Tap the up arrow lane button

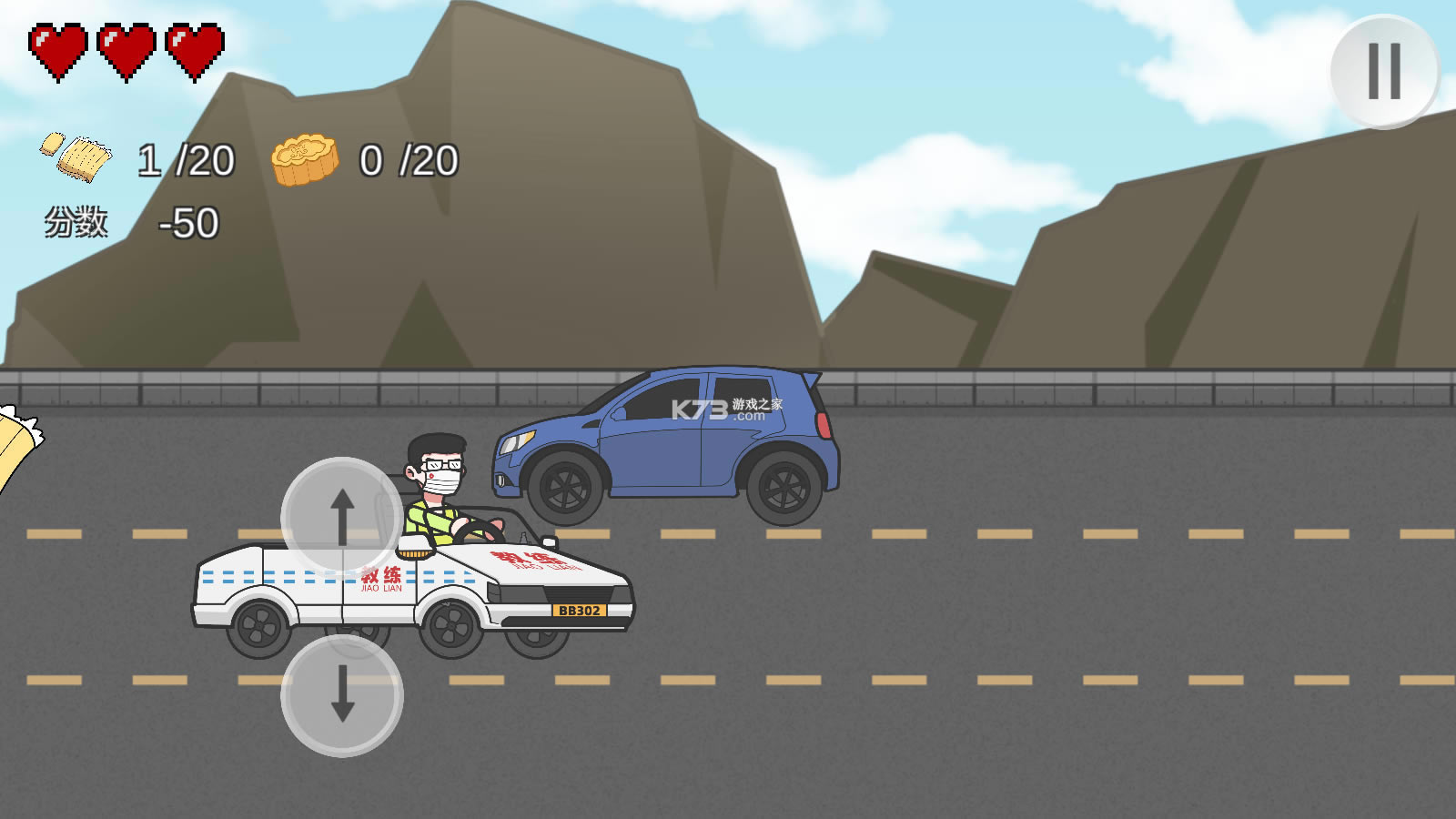point(342,517)
